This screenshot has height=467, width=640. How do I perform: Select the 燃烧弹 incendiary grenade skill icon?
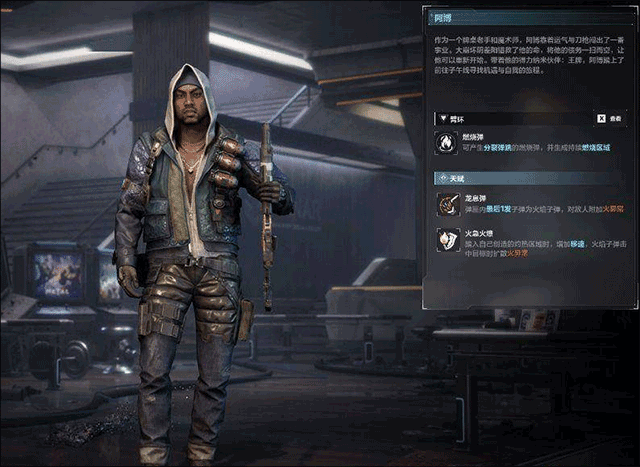tap(447, 143)
